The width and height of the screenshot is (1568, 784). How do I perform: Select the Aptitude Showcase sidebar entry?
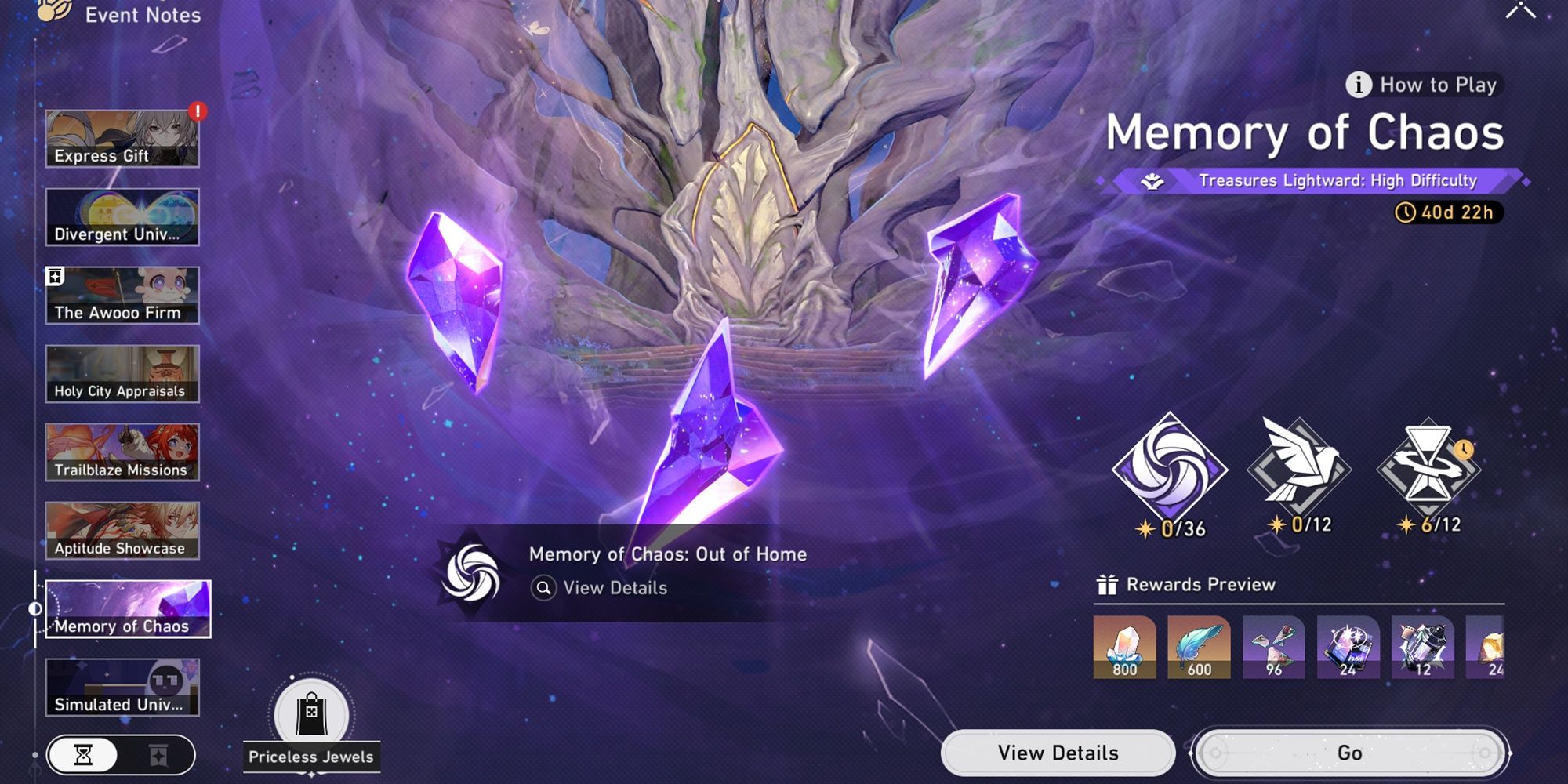tap(122, 530)
